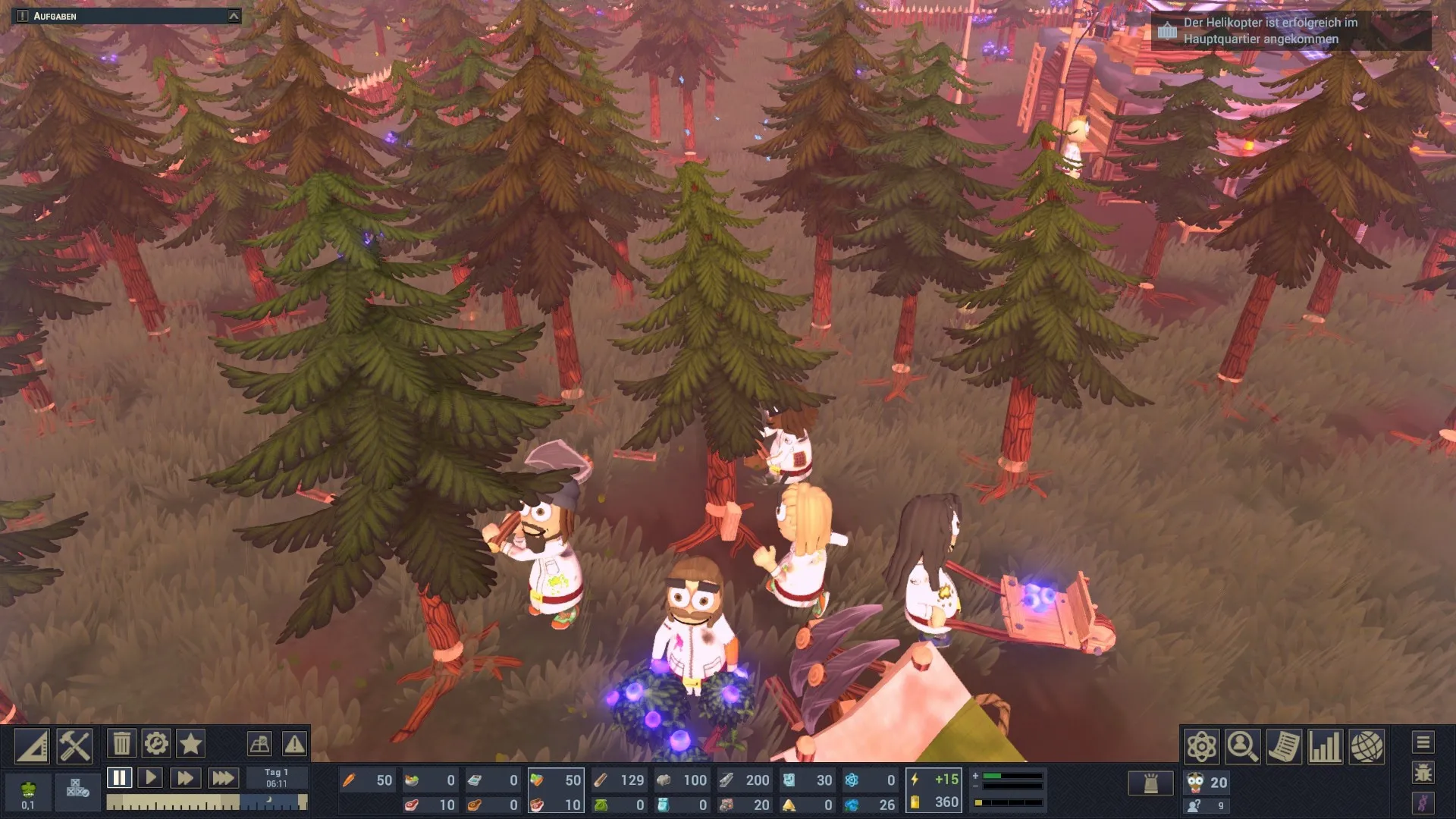Screen dimensions: 1456x819
Task: Open the globe world map
Action: (x=1366, y=747)
